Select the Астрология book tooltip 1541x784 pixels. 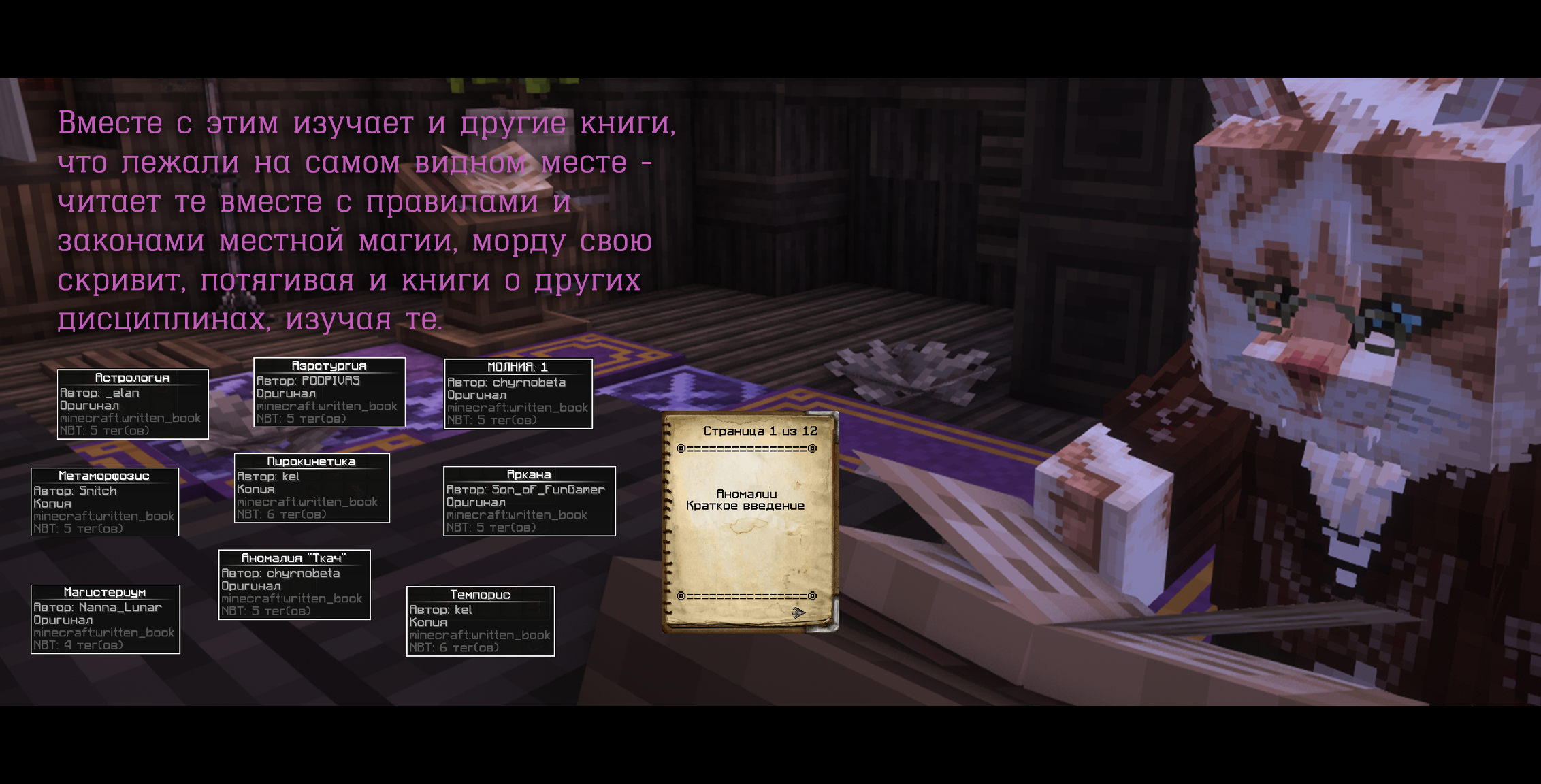[133, 404]
